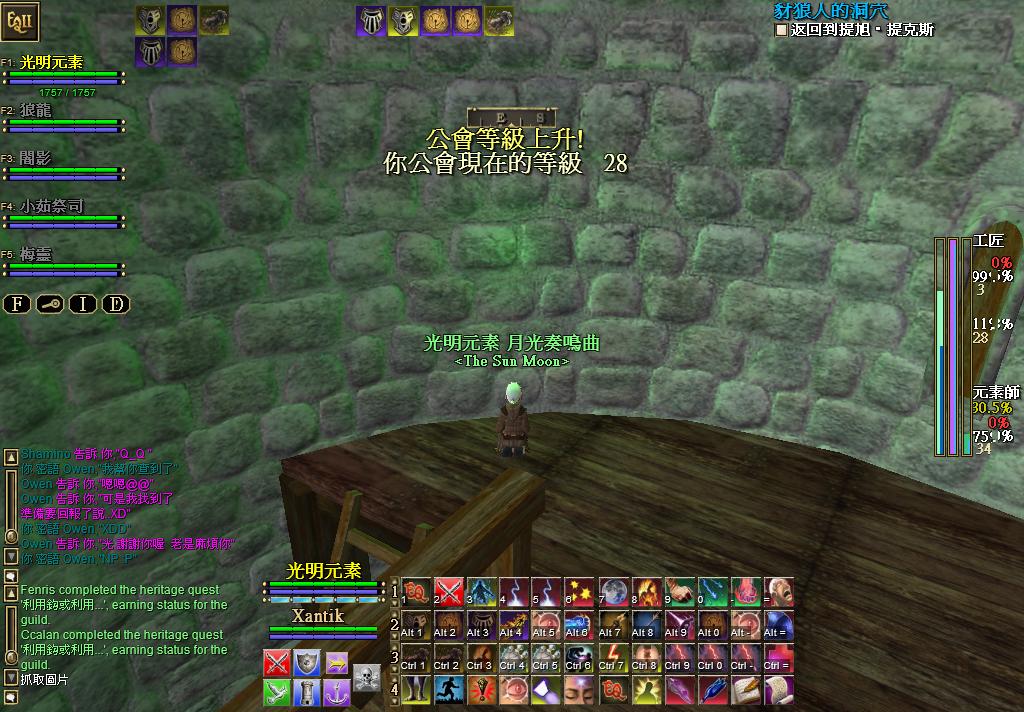The image size is (1024, 712).
Task: Activate the yellow stars spell in slot 6
Action: tap(581, 592)
